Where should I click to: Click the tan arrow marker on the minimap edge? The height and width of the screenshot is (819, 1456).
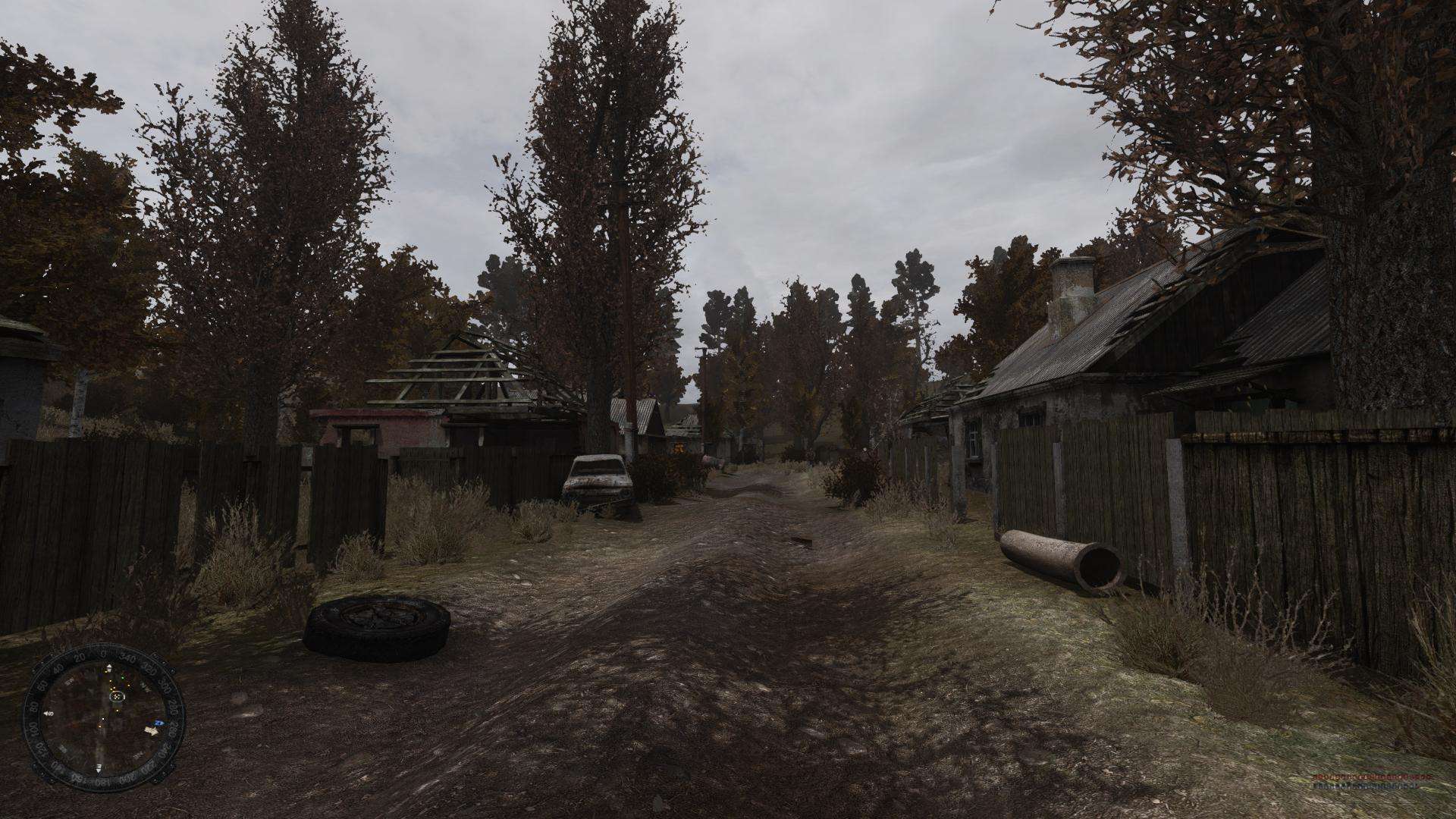152,730
